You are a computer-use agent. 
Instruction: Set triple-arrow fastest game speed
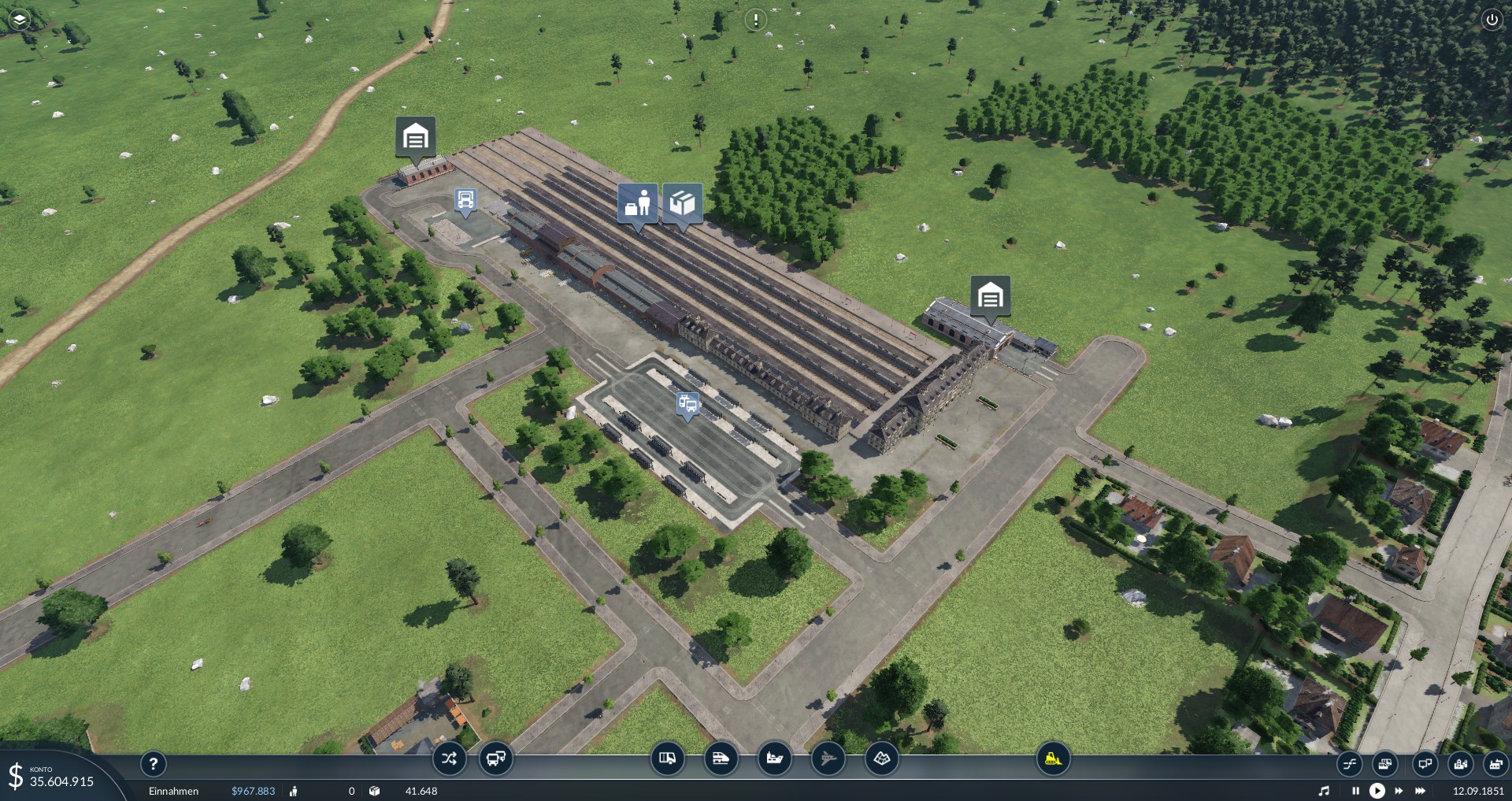pyautogui.click(x=1421, y=791)
